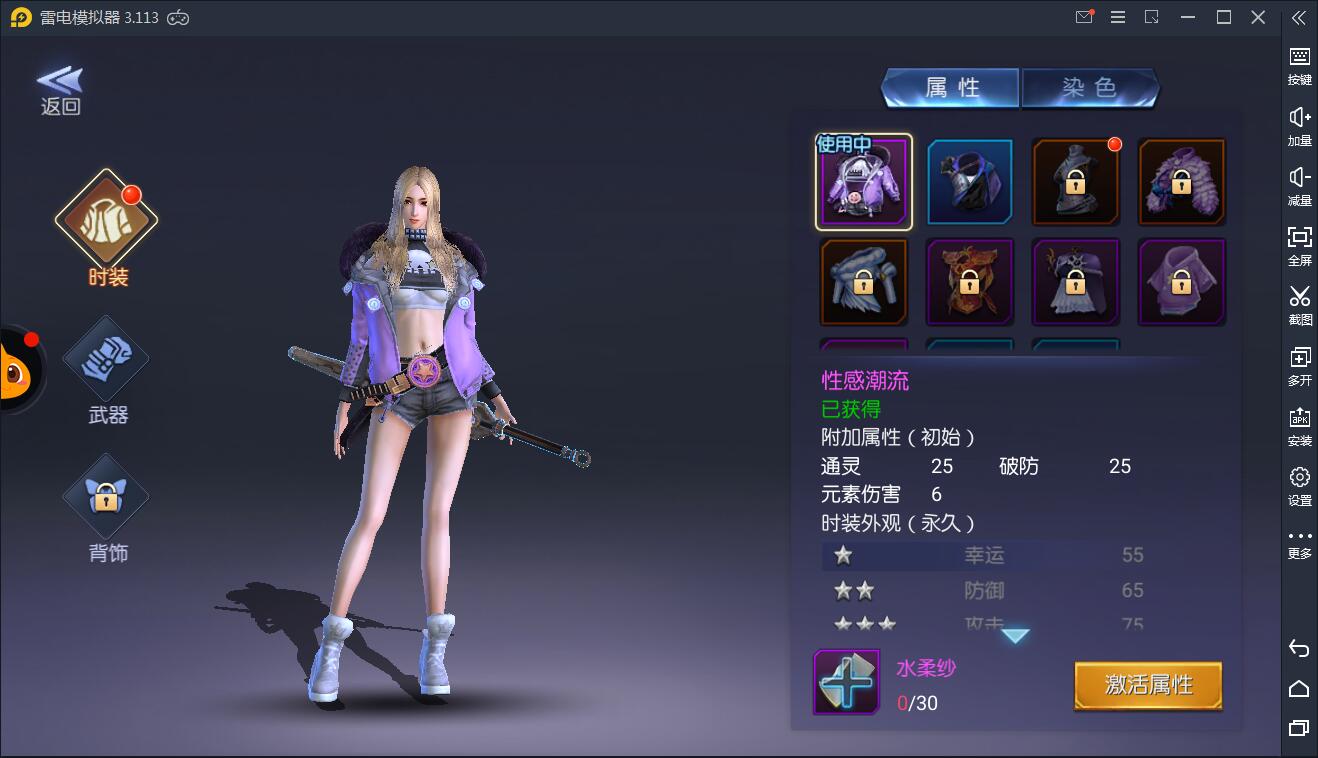This screenshot has width=1318, height=758.
Task: Click the 水柔纱 material icon
Action: coord(846,682)
